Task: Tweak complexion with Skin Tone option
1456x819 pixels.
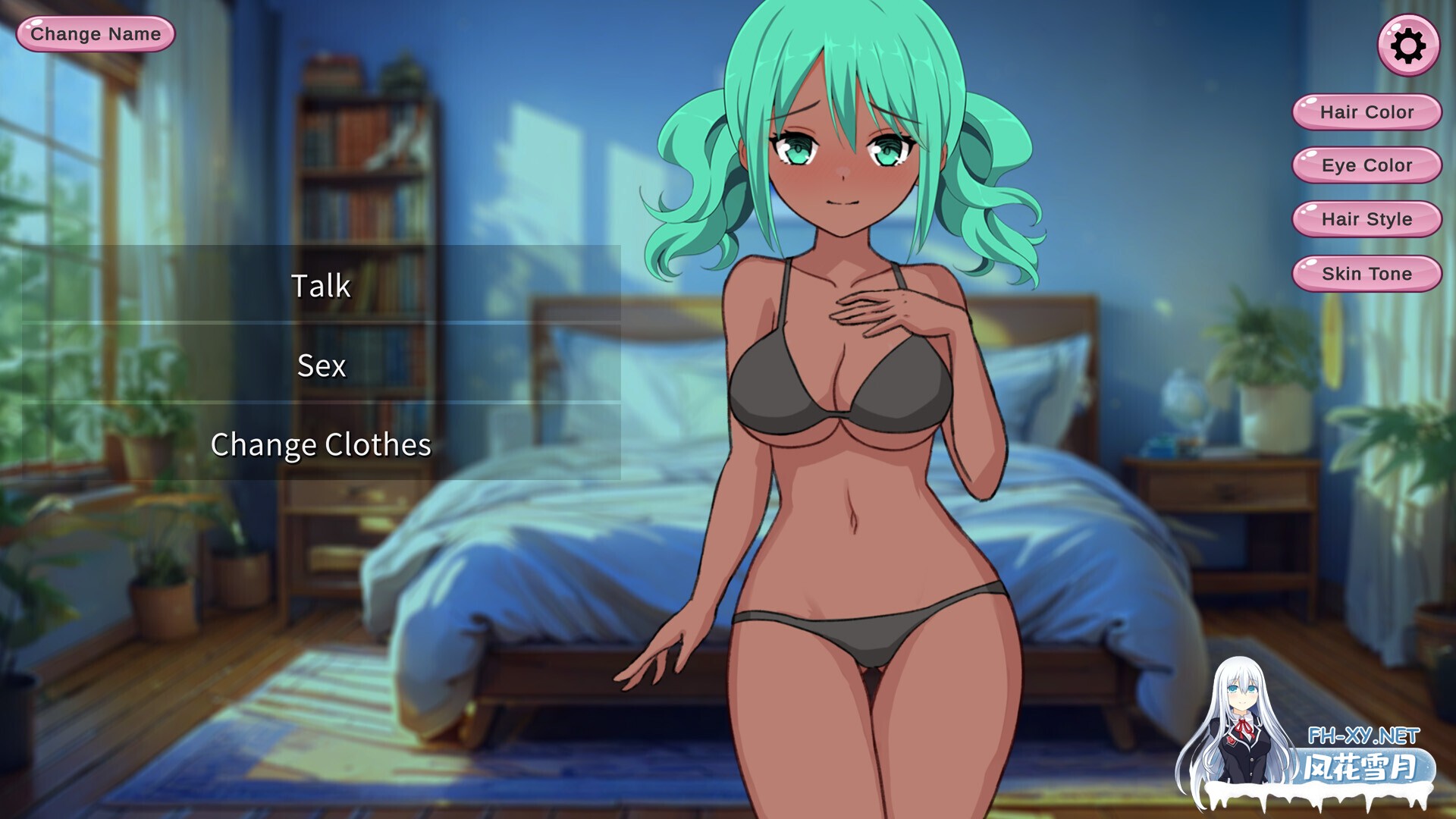Action: 1365,273
